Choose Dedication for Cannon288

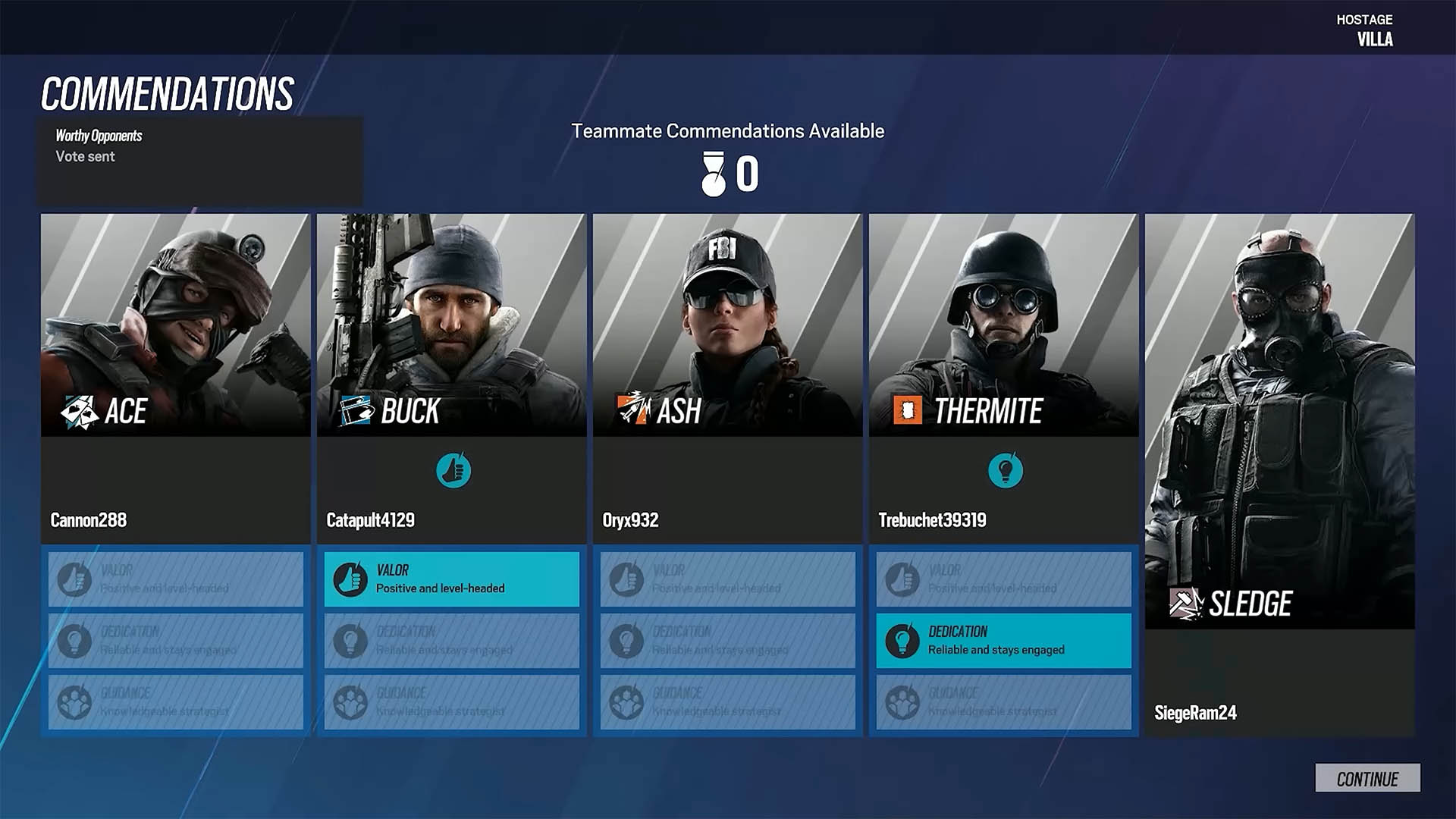tap(175, 641)
